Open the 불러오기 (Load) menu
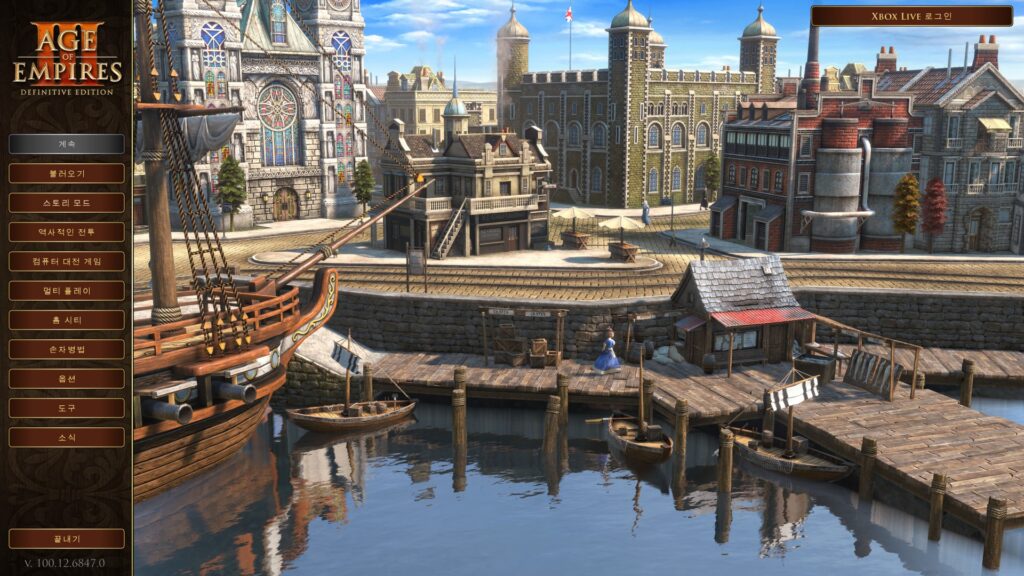The image size is (1024, 576). (67, 173)
